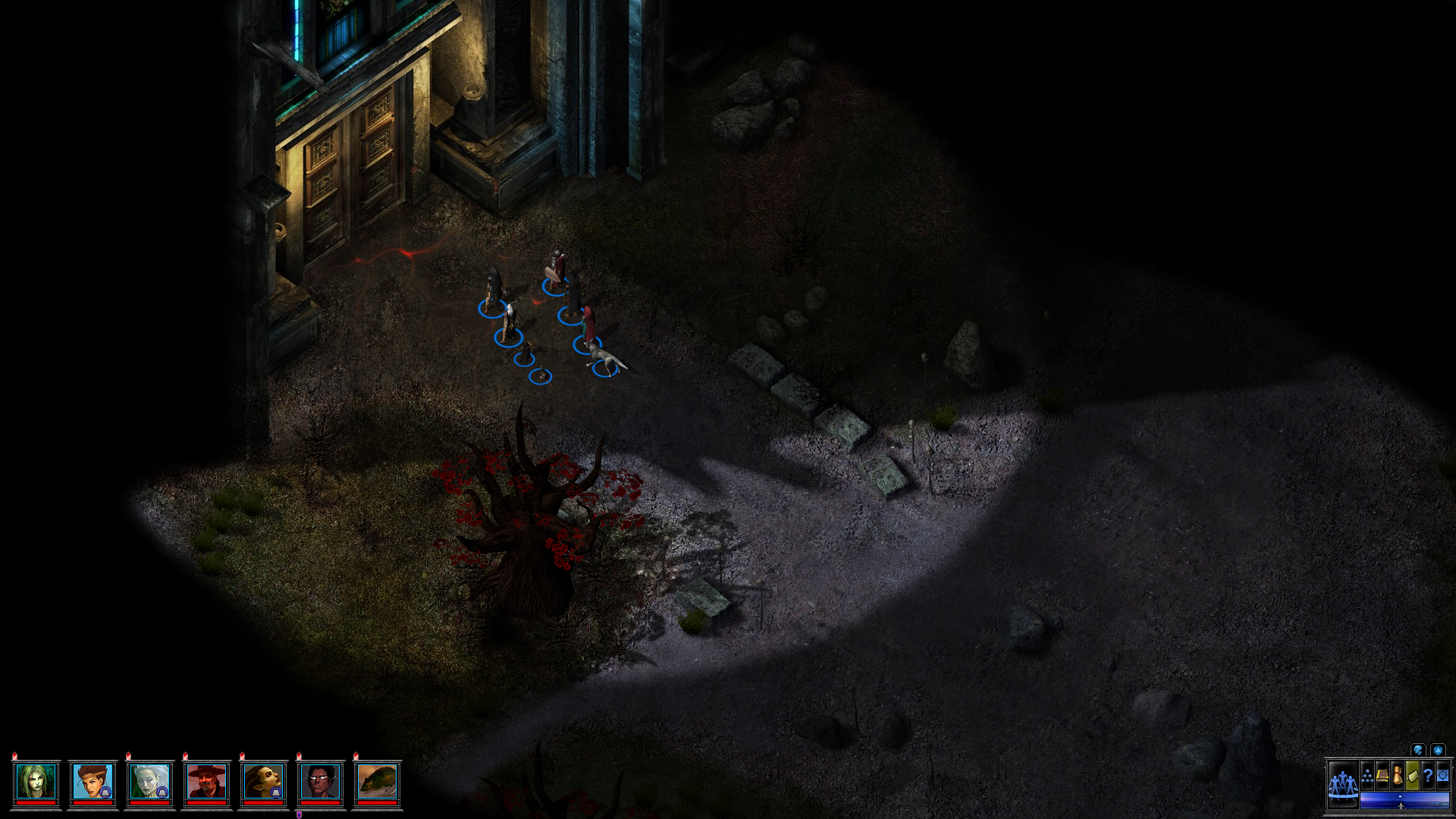Viewport: 1456px width, 819px height.
Task: Select the green-haired woman's portrait
Action: pyautogui.click(x=35, y=782)
